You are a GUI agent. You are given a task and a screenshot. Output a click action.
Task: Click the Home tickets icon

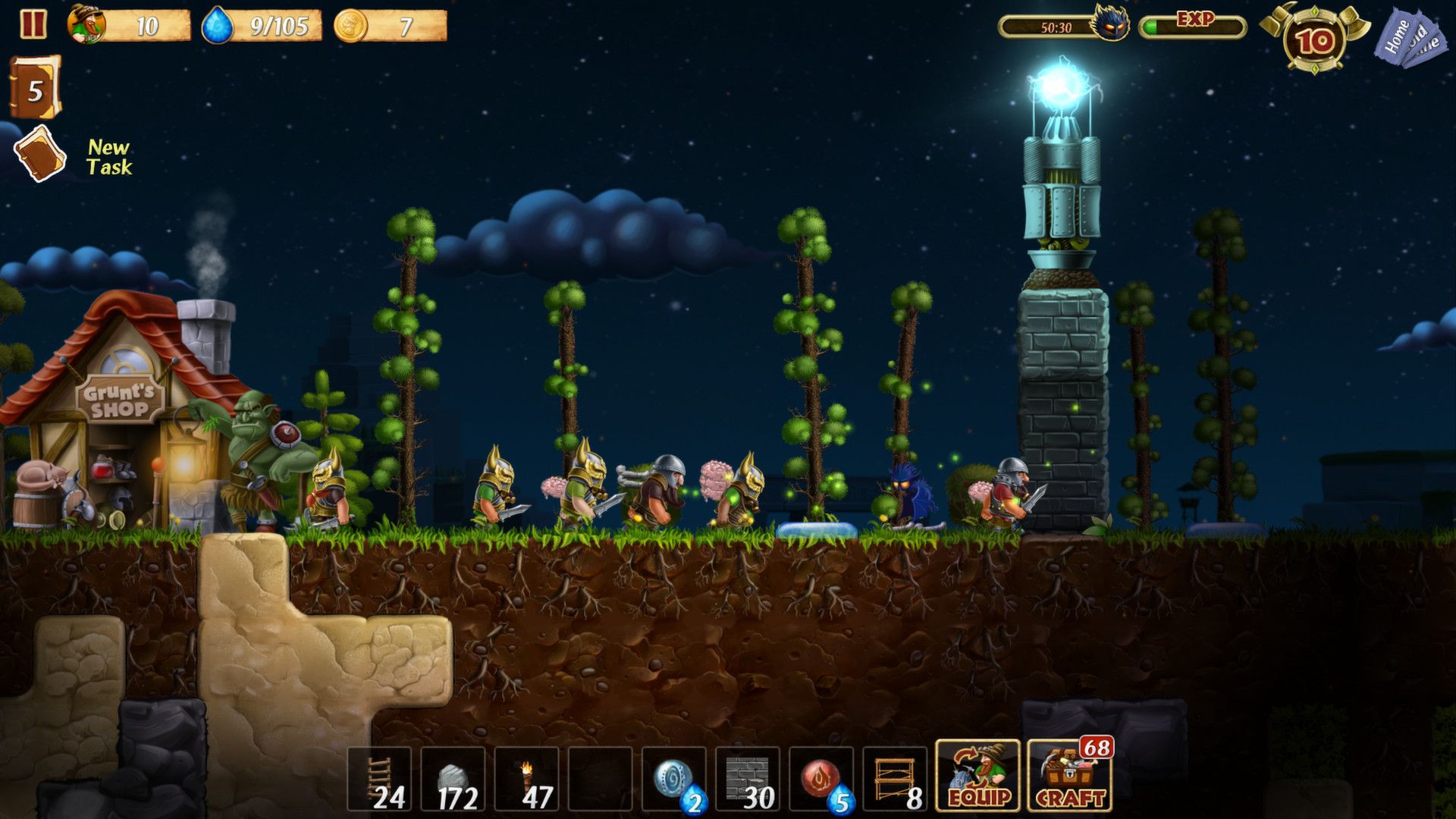coord(1409,38)
